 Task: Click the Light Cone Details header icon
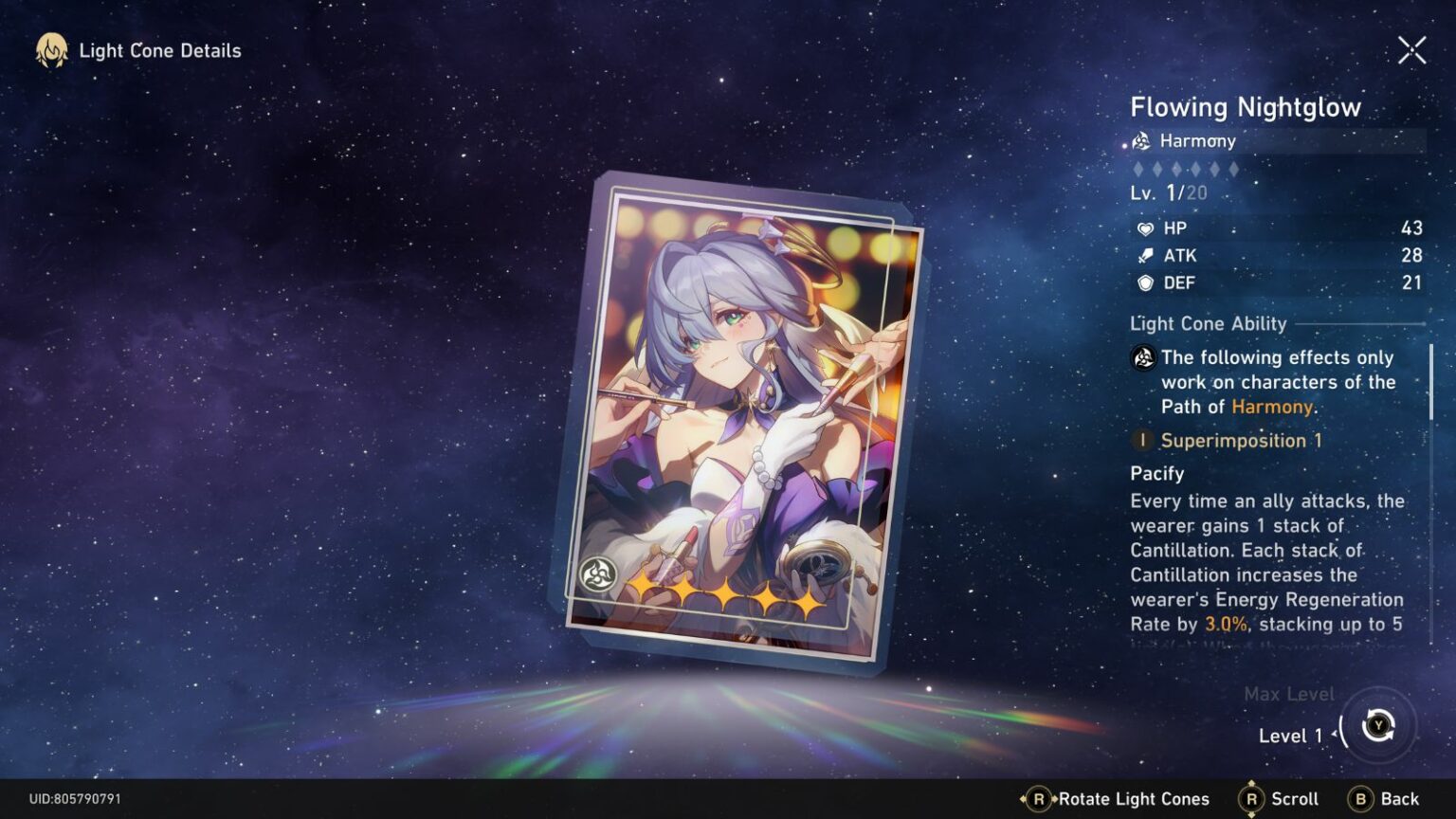[x=50, y=50]
